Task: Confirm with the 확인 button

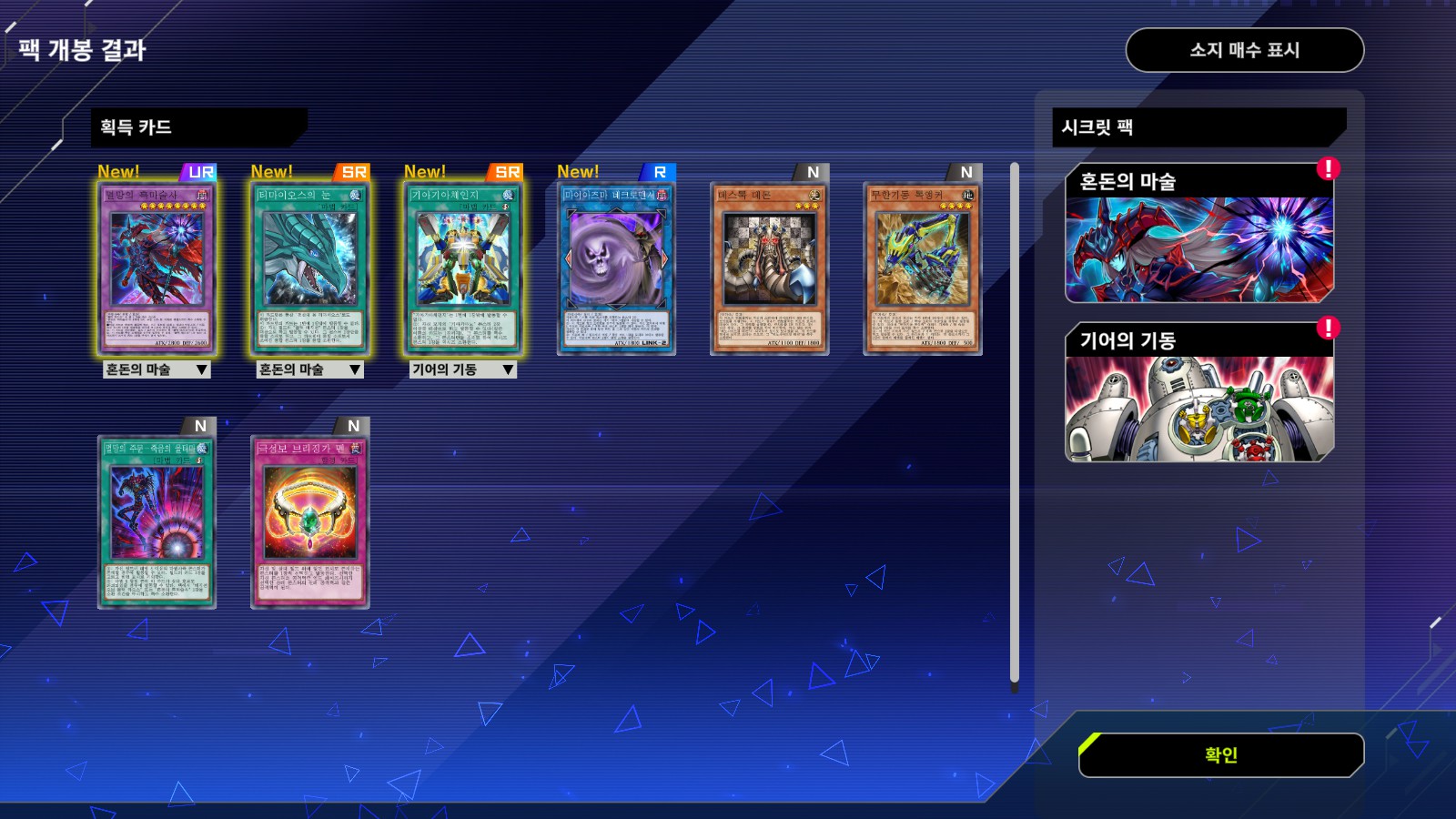Action: pos(1220,755)
